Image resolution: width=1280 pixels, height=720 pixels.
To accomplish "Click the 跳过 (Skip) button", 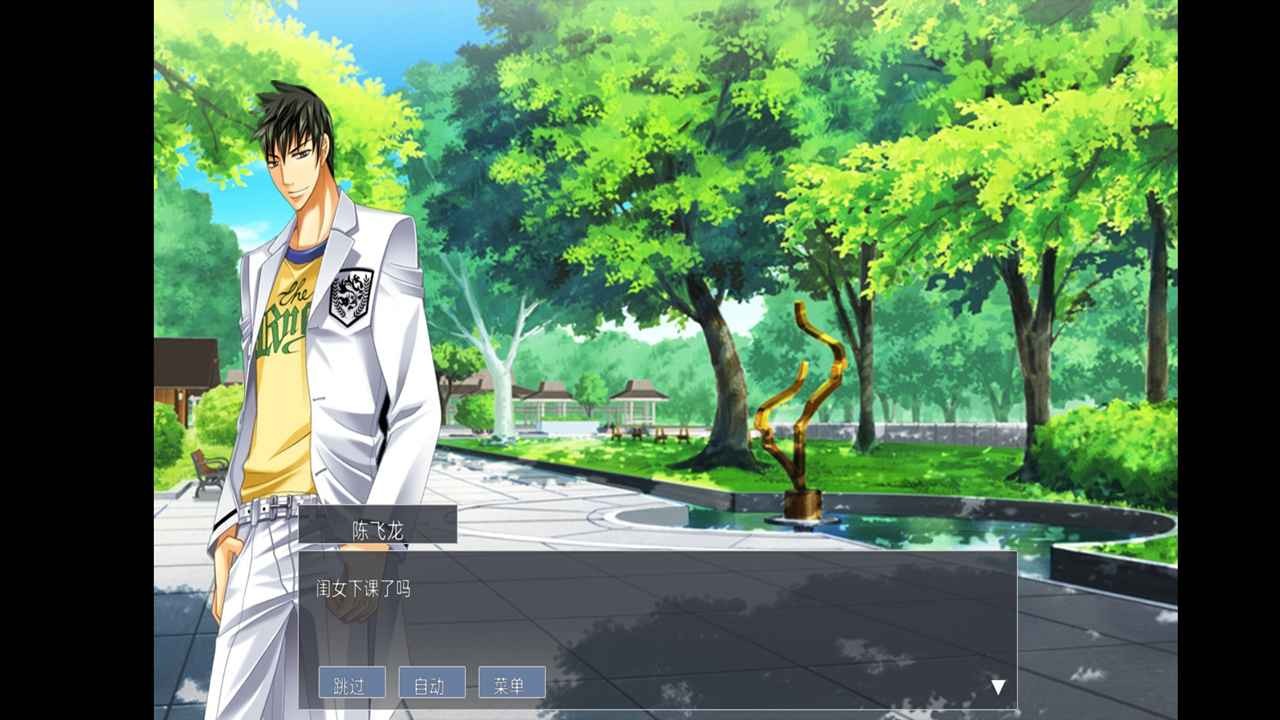I will coord(352,683).
